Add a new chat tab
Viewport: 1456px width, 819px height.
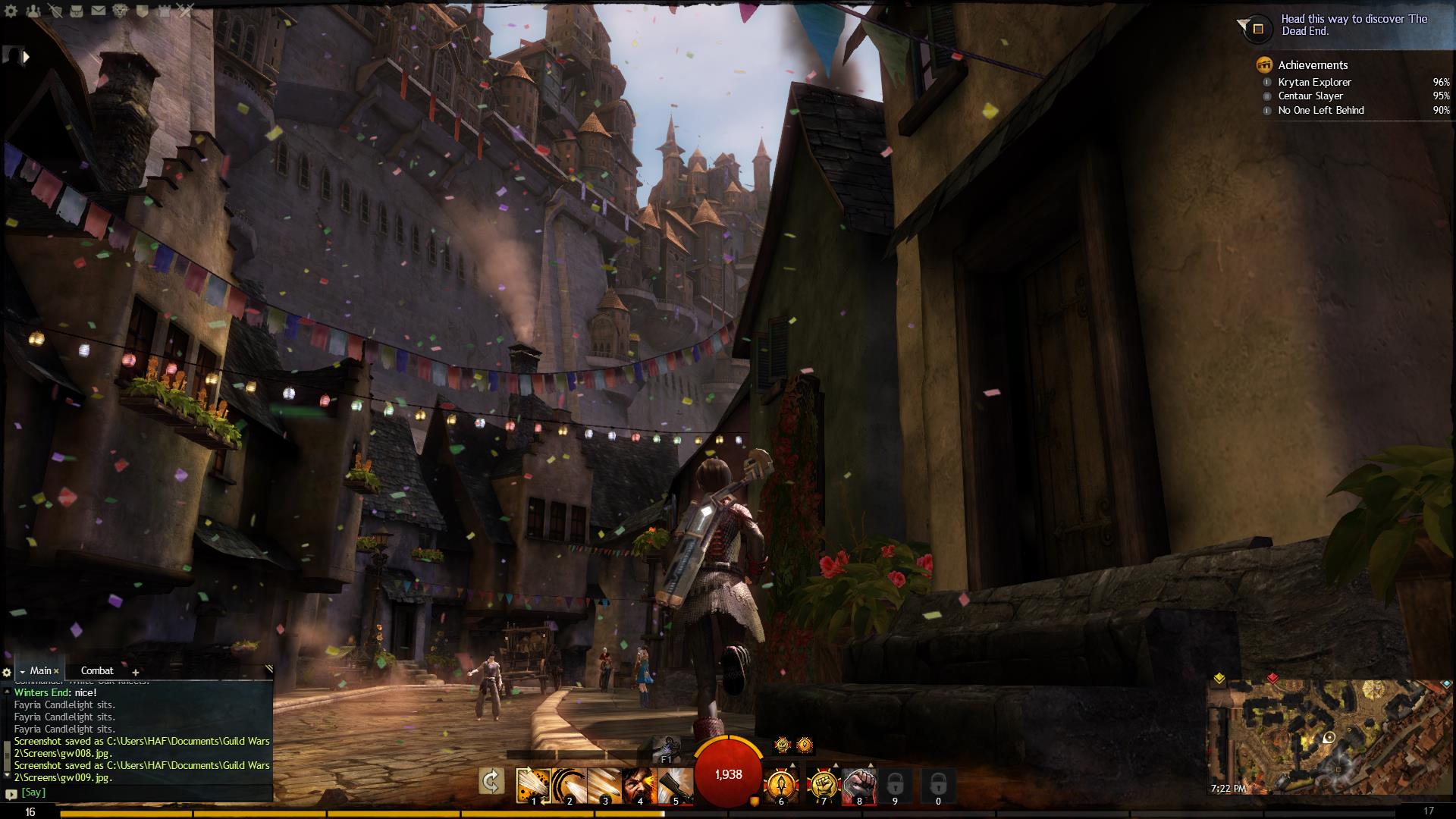click(136, 672)
